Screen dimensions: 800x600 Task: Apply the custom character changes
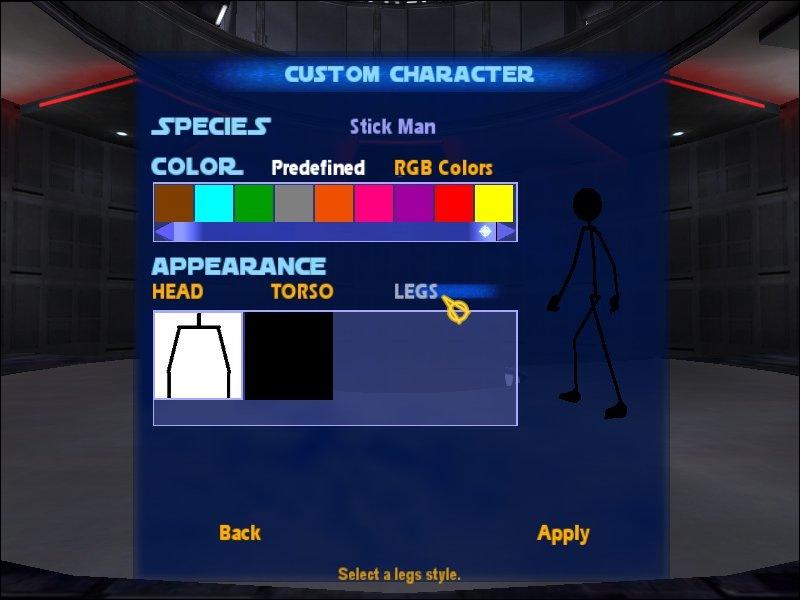(x=563, y=533)
